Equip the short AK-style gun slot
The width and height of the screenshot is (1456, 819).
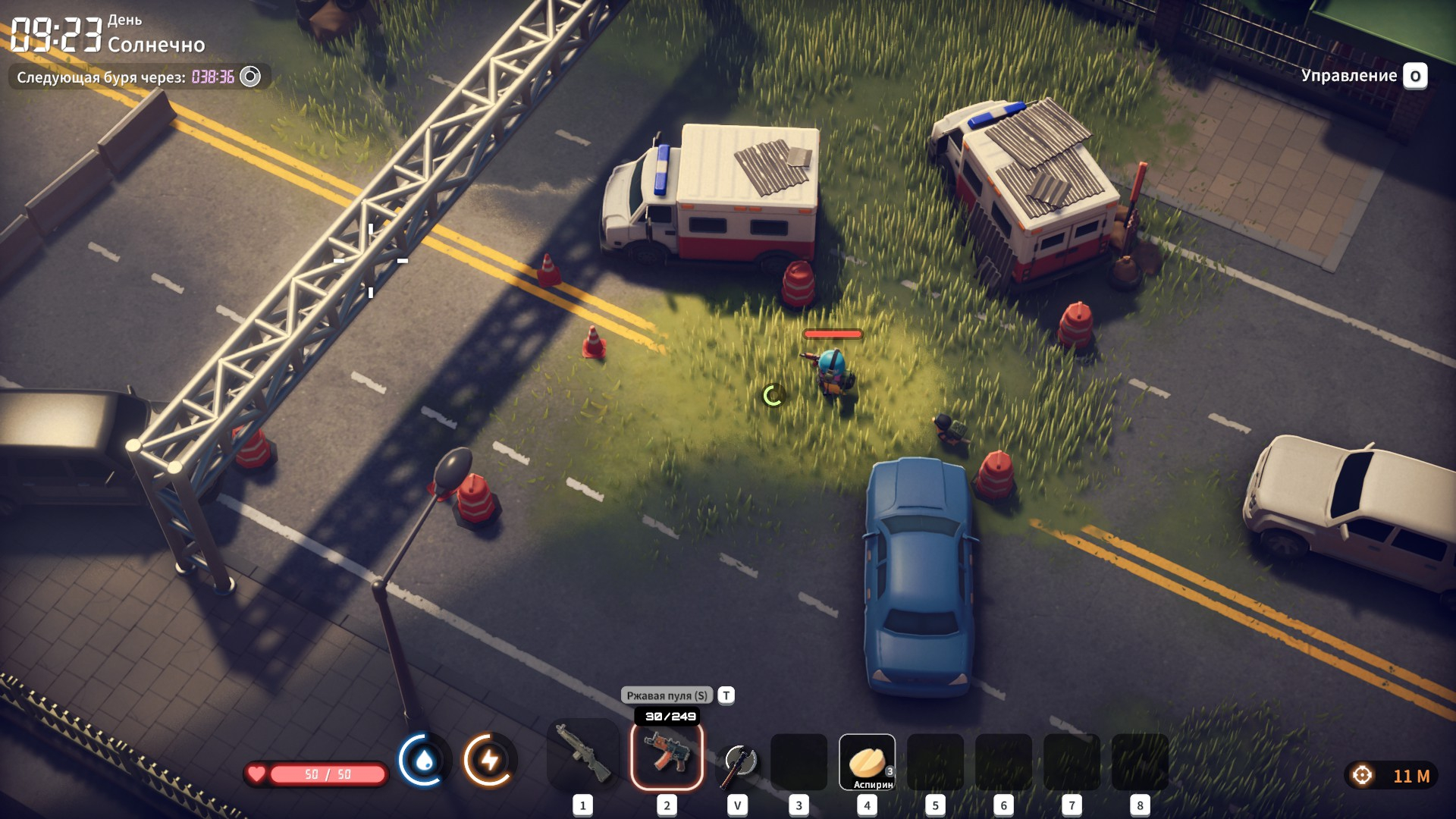[x=667, y=756]
